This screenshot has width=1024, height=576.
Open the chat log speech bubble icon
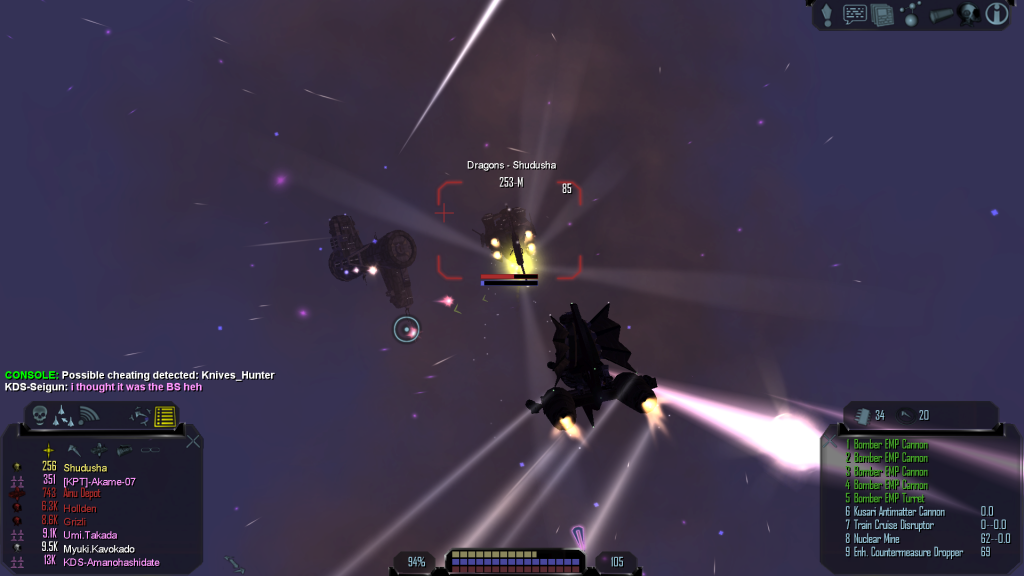click(855, 14)
